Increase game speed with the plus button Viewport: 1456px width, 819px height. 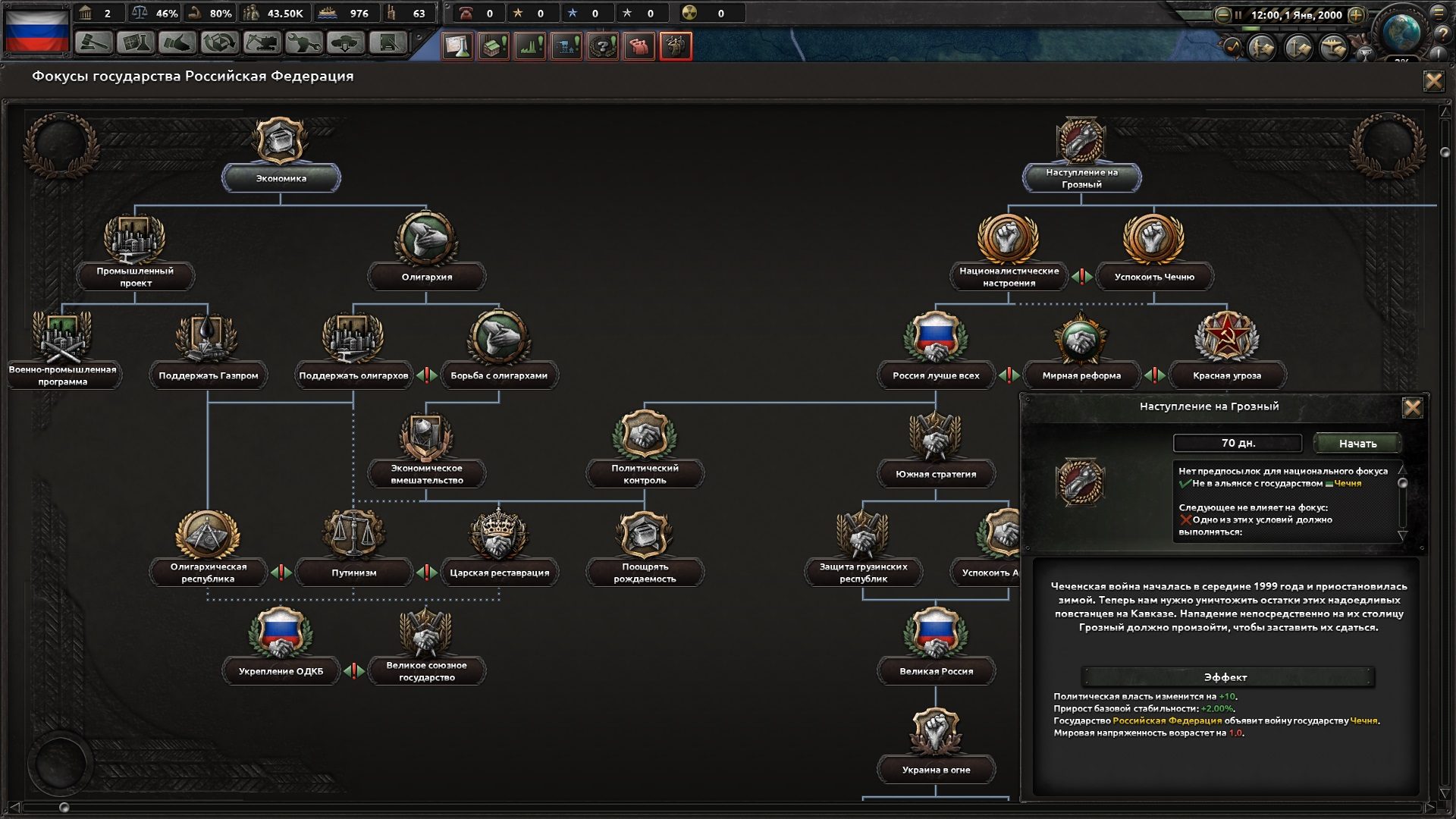pos(1356,15)
